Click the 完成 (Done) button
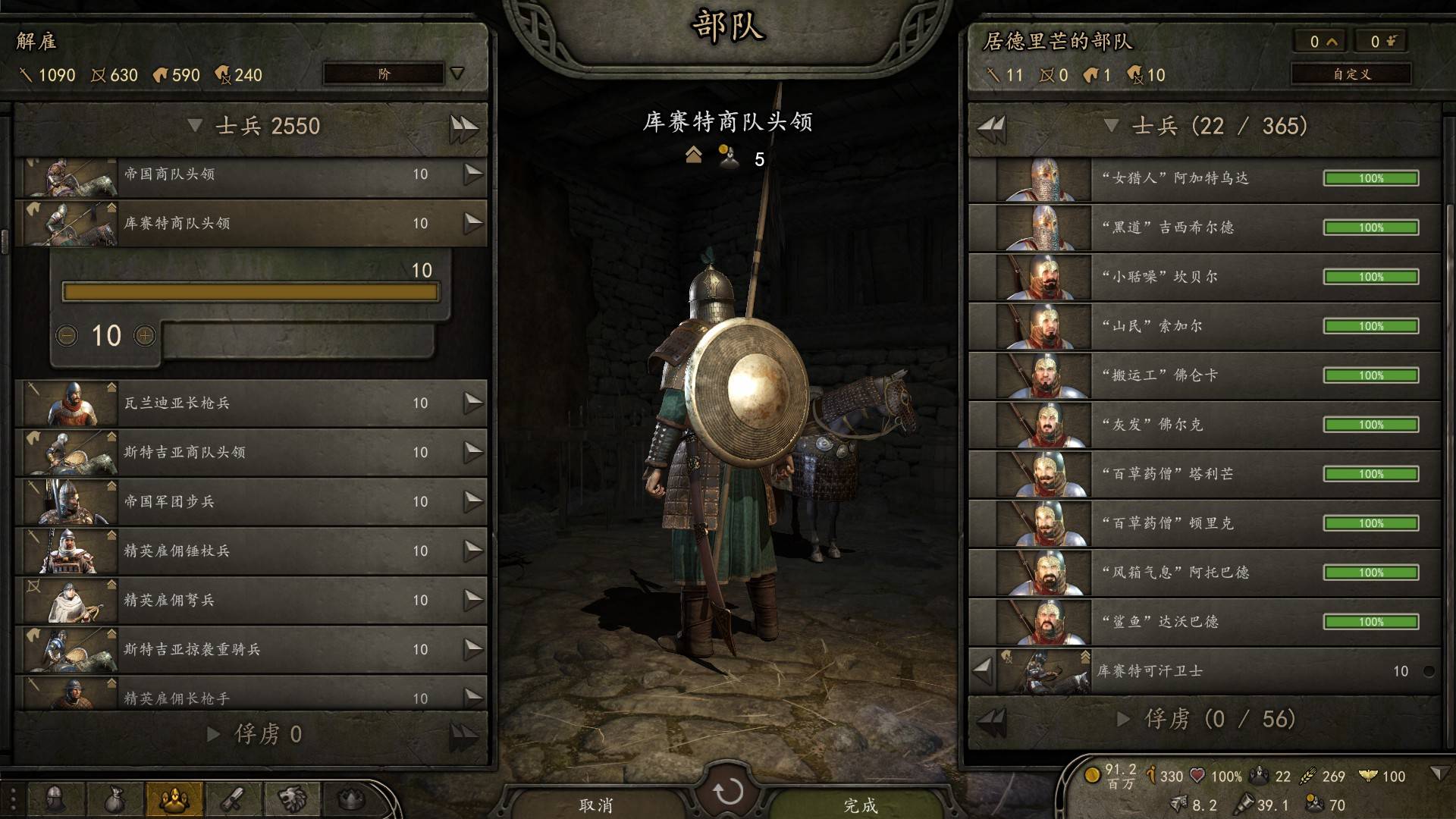This screenshot has height=819, width=1456. pyautogui.click(x=861, y=805)
